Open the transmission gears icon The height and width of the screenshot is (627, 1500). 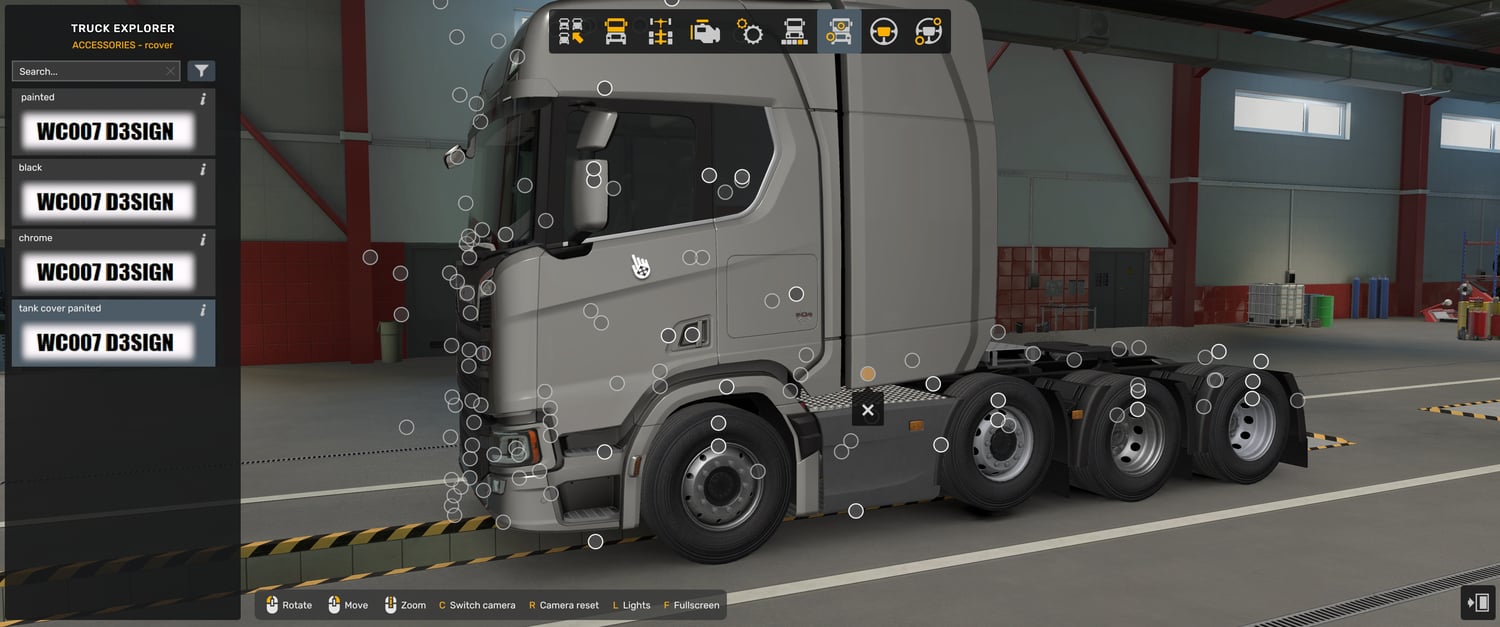750,32
